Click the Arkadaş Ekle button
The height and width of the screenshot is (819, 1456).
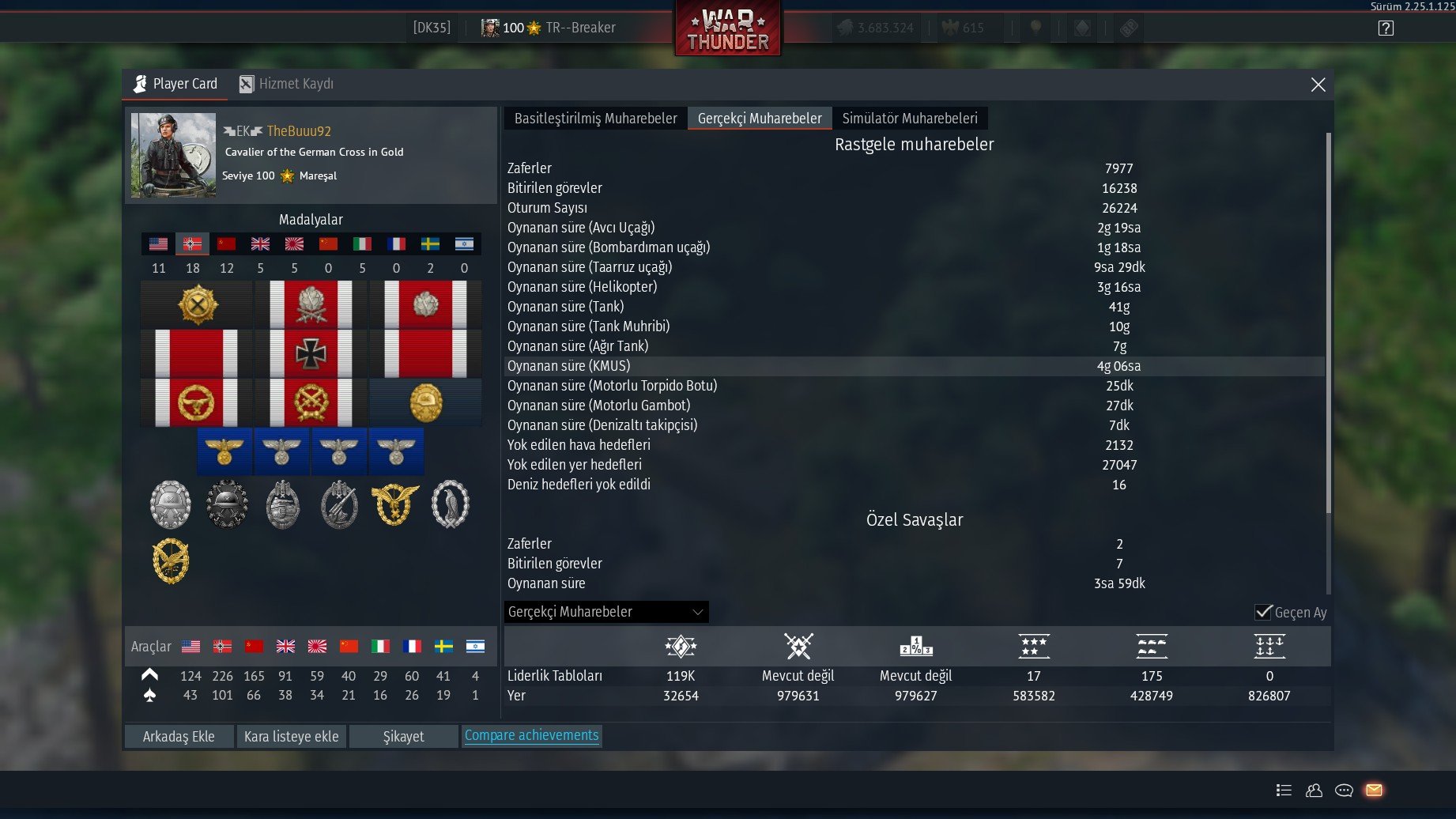click(178, 736)
